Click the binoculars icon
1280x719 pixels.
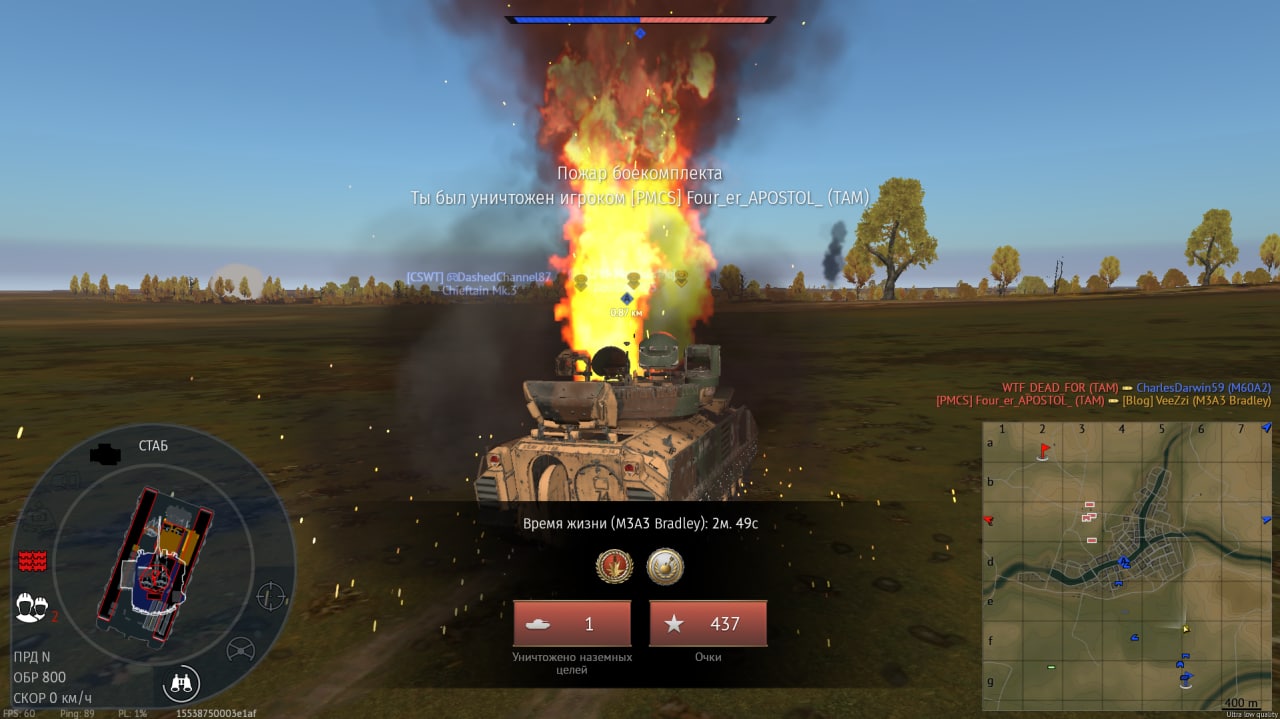(182, 683)
